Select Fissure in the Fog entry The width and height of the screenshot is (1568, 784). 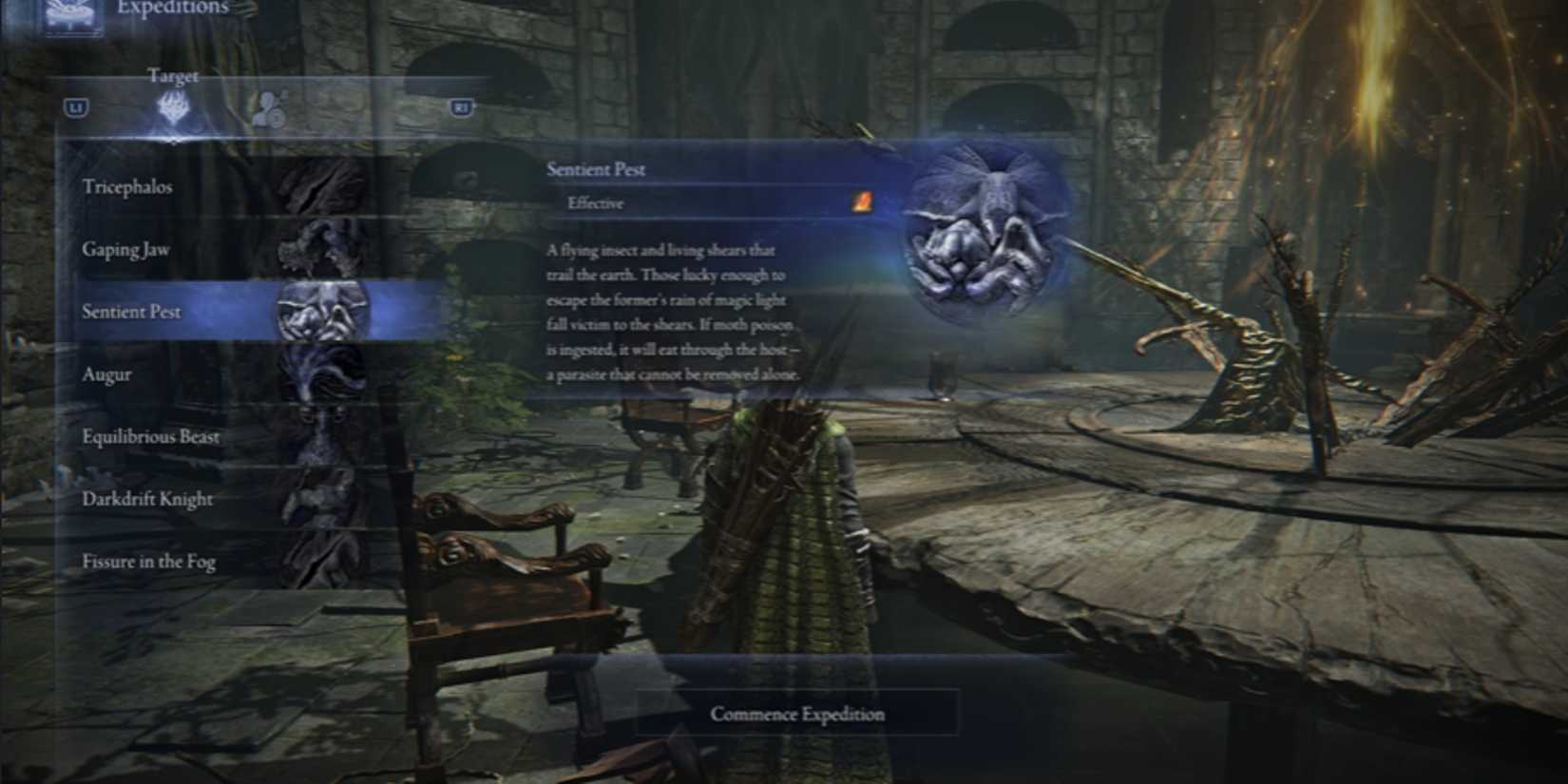pyautogui.click(x=147, y=561)
